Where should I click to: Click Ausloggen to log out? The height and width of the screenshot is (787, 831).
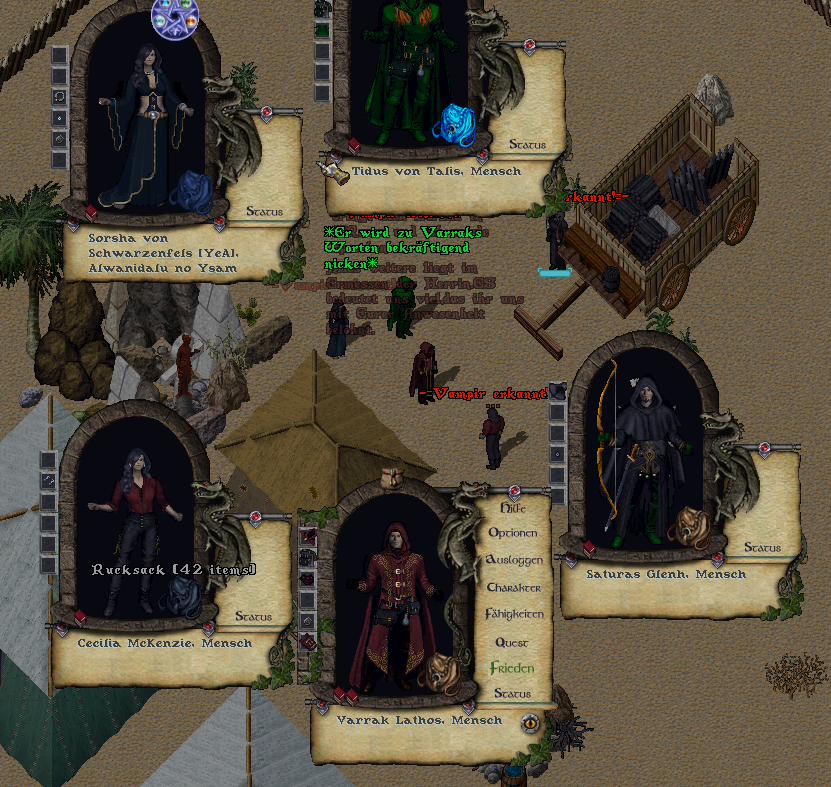[514, 560]
